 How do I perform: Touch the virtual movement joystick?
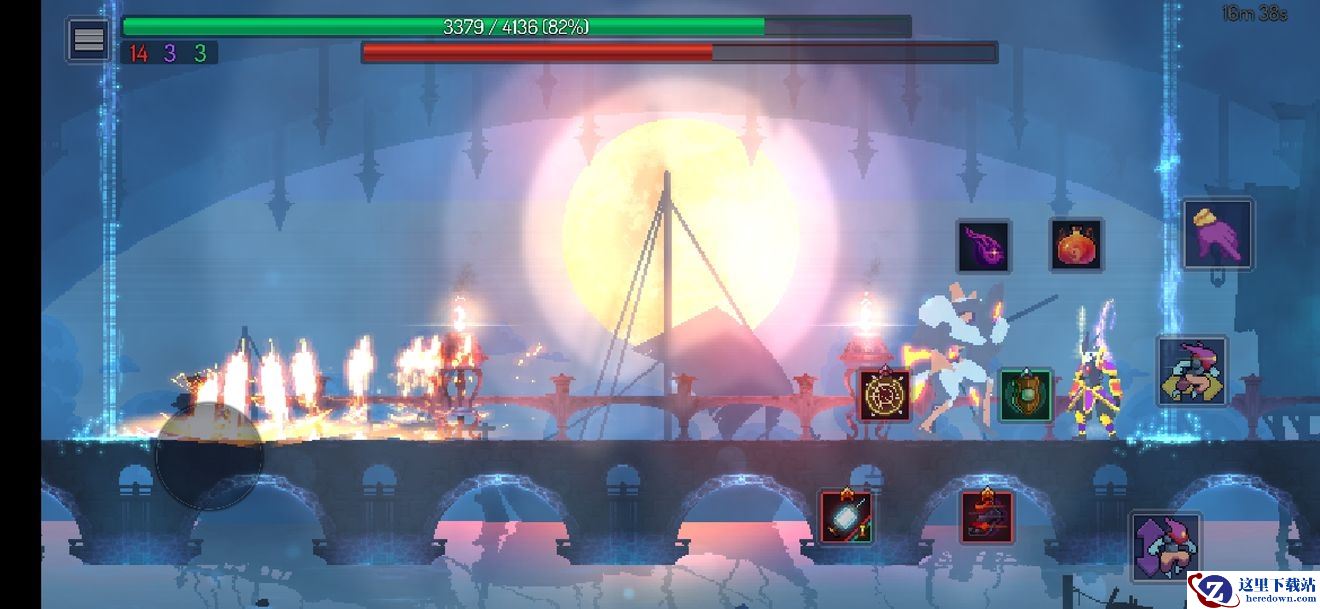pos(209,457)
